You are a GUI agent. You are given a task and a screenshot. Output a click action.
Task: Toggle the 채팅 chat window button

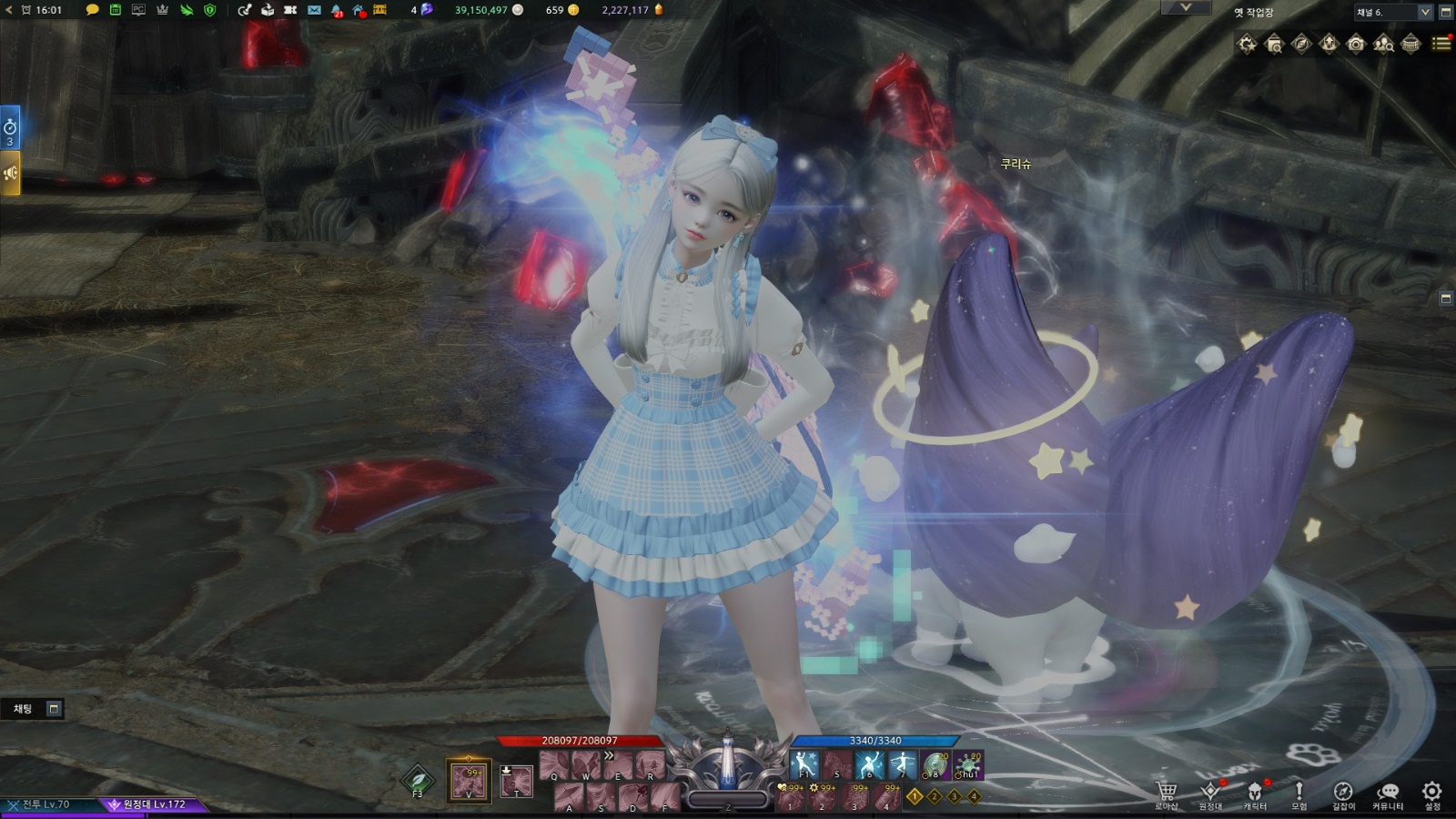[x=54, y=708]
